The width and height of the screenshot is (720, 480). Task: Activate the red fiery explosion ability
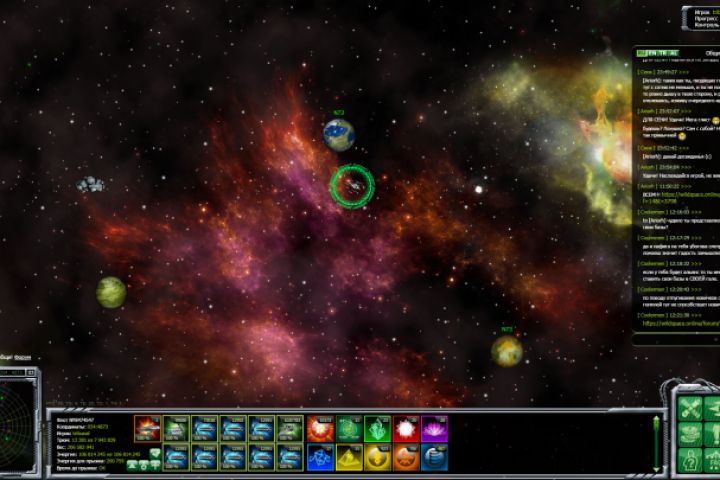(x=320, y=429)
